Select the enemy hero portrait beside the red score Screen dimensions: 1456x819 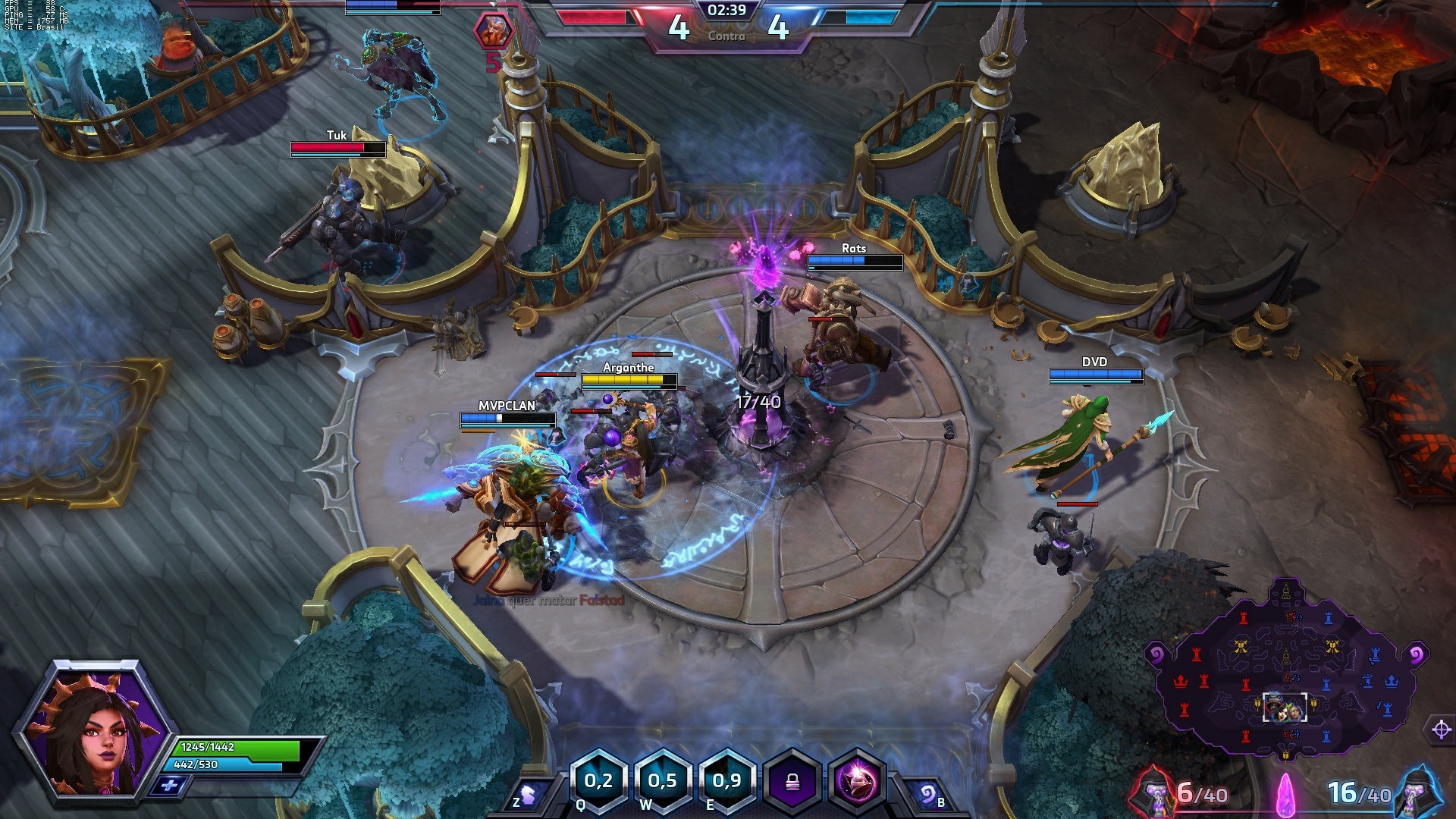point(494,31)
